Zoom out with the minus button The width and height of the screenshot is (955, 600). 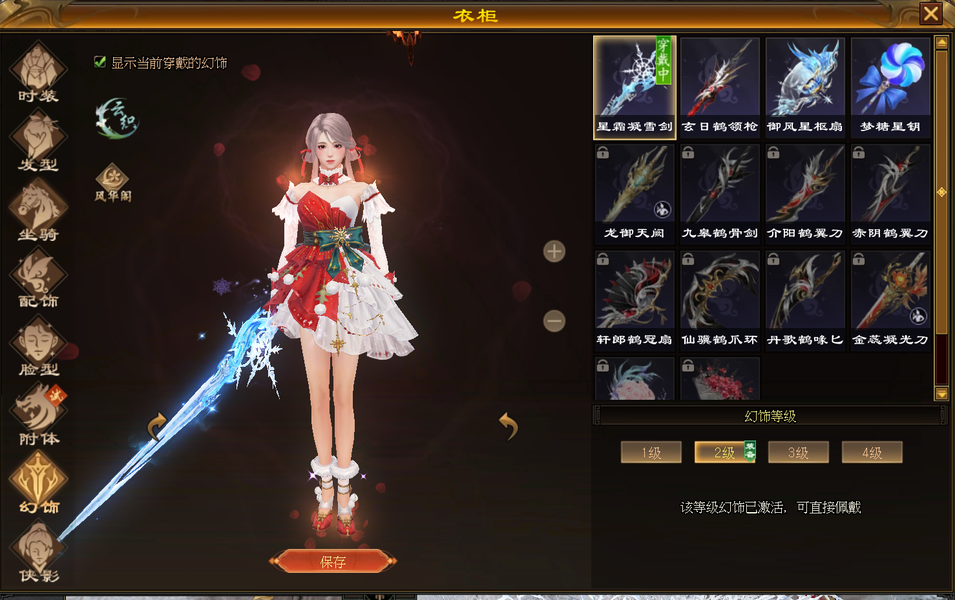(554, 321)
